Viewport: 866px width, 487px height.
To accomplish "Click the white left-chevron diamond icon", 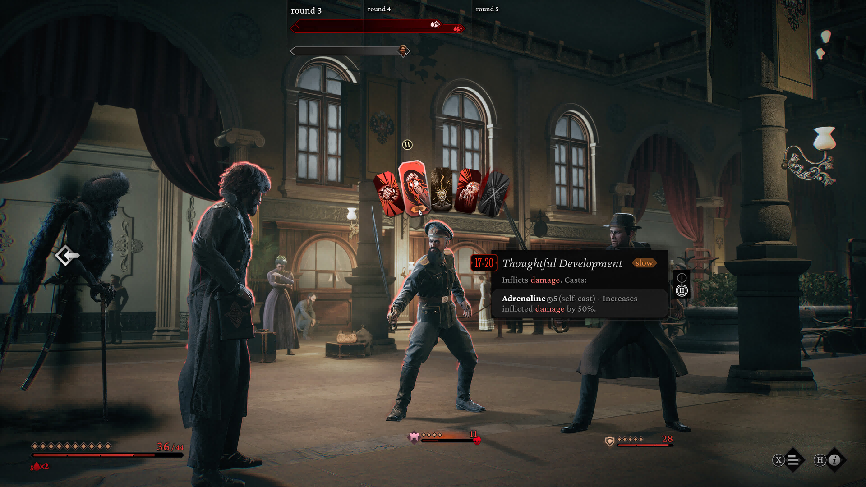I will pyautogui.click(x=68, y=257).
